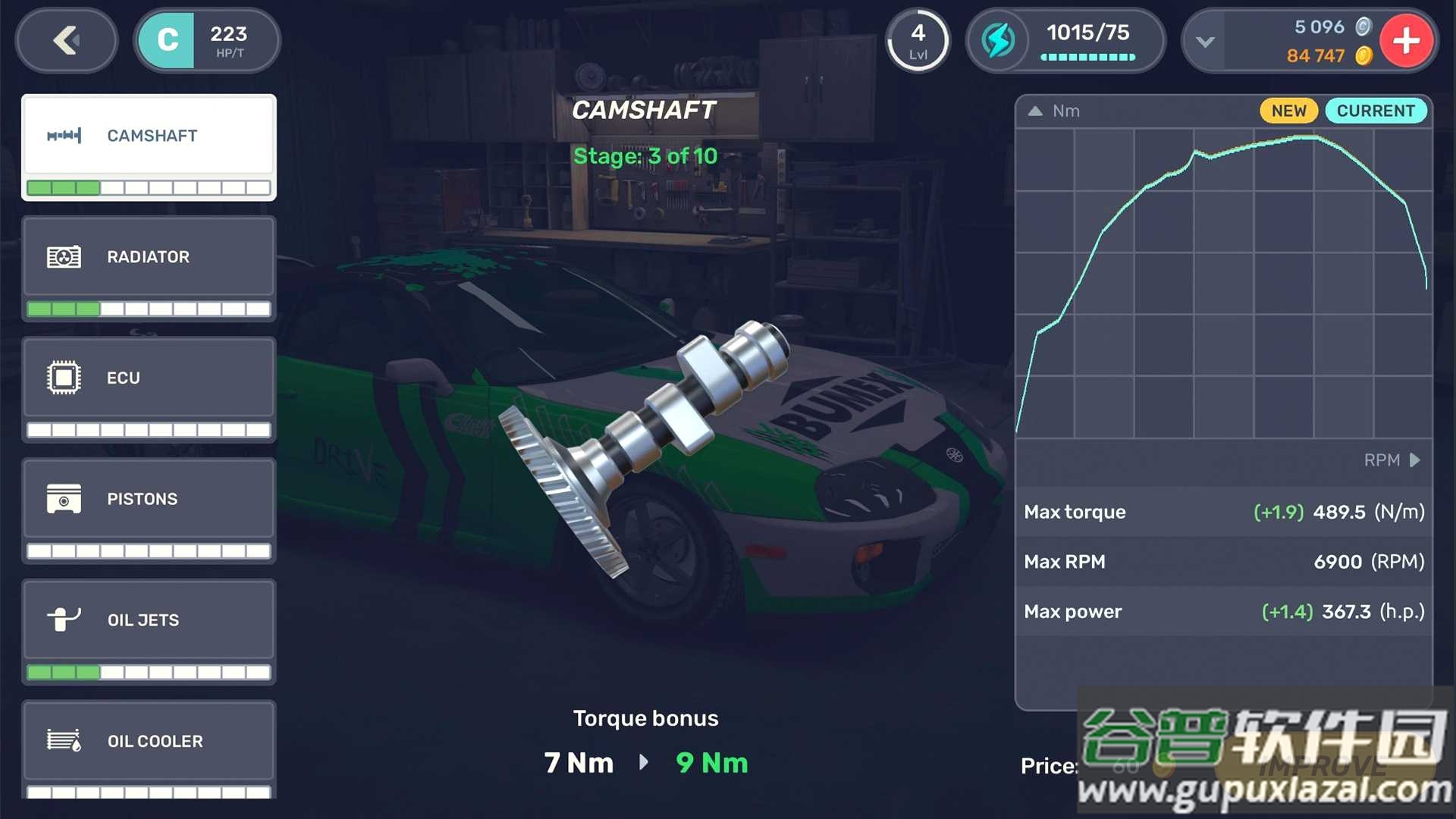This screenshot has height=819, width=1456.
Task: Expand the Nm axis selector
Action: [1036, 111]
